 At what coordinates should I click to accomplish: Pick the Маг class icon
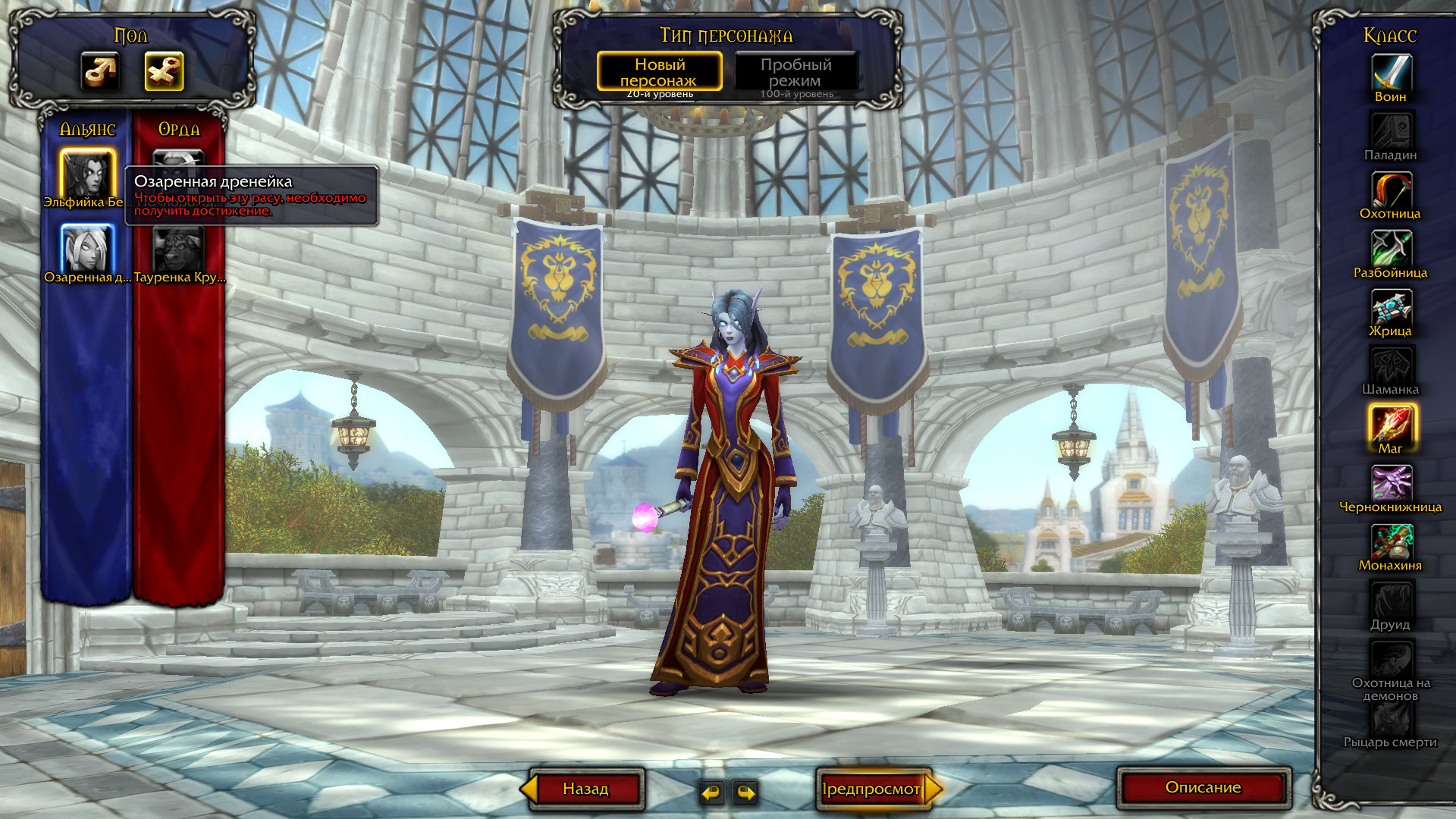pos(1391,425)
